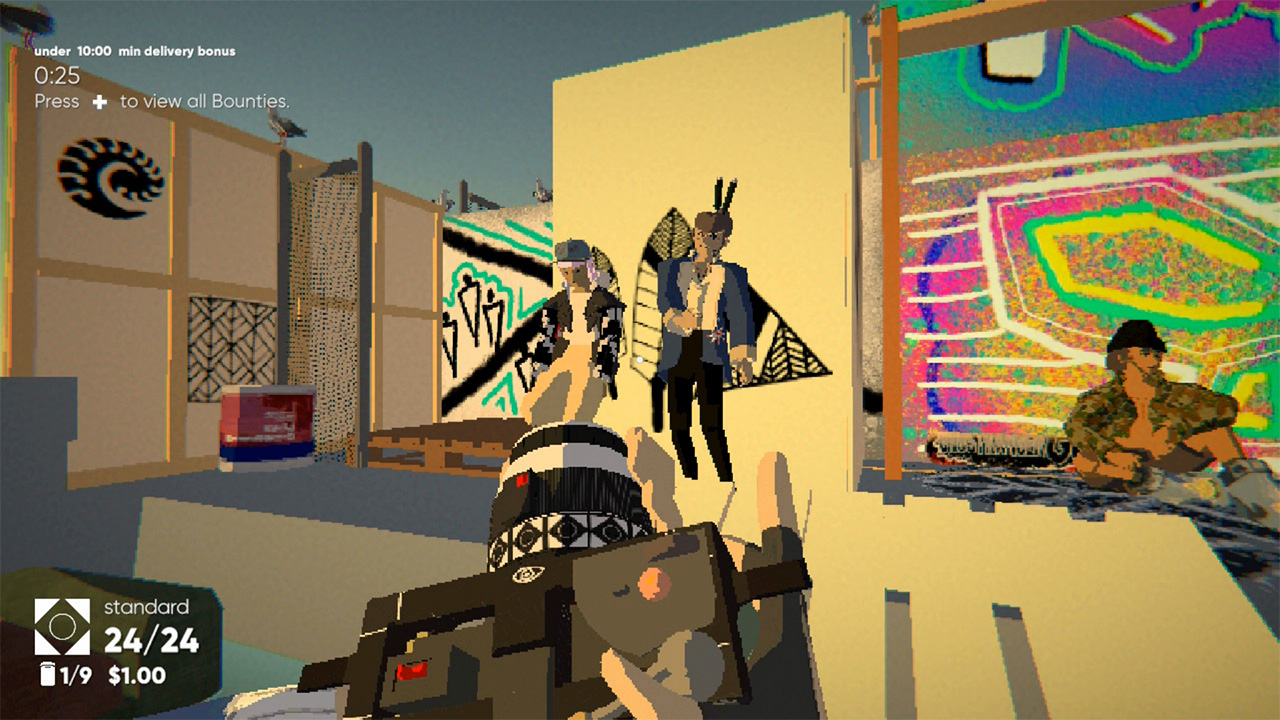The image size is (1280, 720).
Task: Click the plus symbol in the Bounties prompt
Action: [x=99, y=101]
